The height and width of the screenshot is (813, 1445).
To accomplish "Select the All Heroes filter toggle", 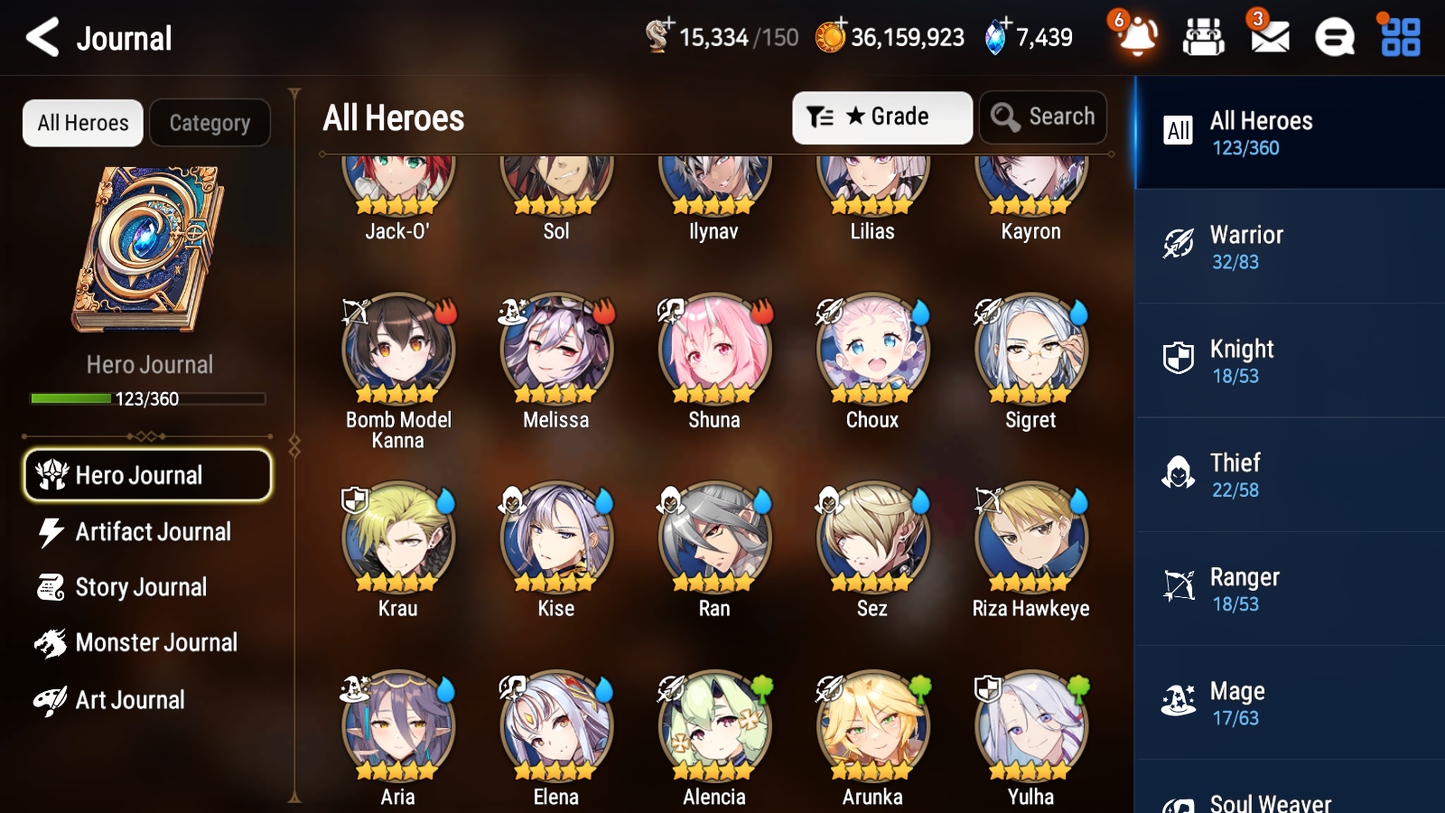I will pyautogui.click(x=82, y=122).
